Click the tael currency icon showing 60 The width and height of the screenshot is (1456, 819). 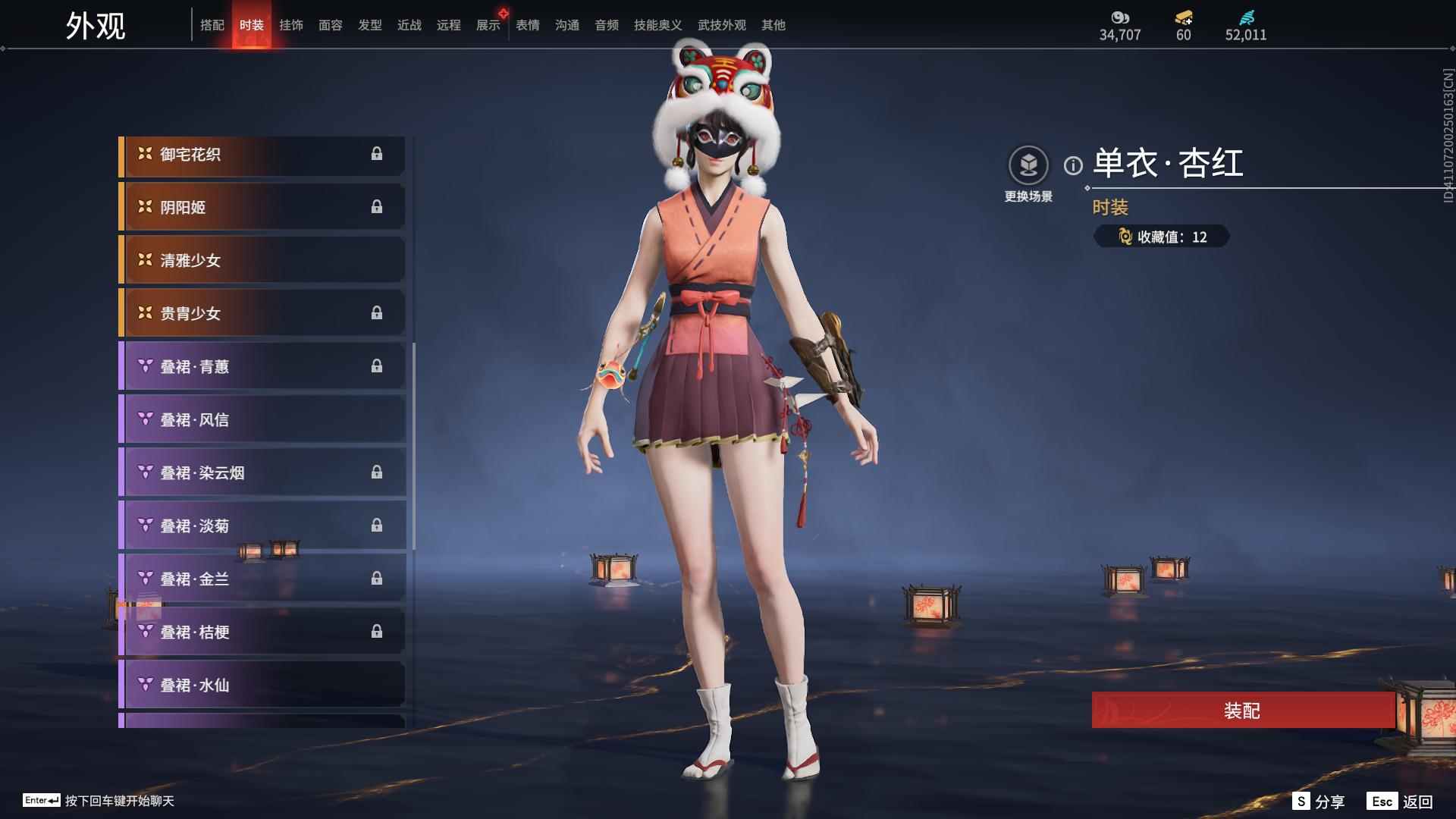pos(1184,18)
